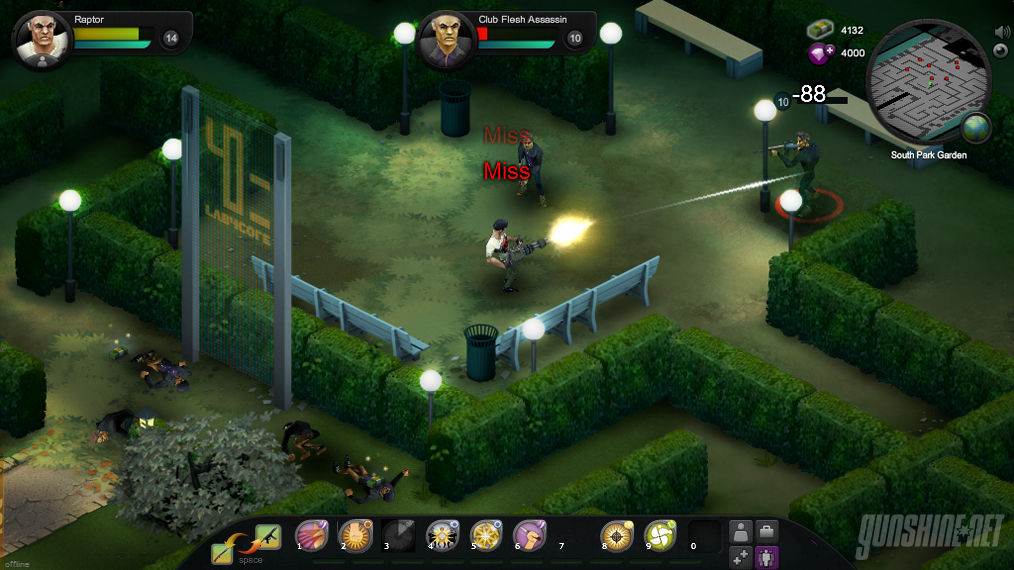Open the briefcase inventory button
Viewport: 1014px width, 570px height.
coord(767,531)
